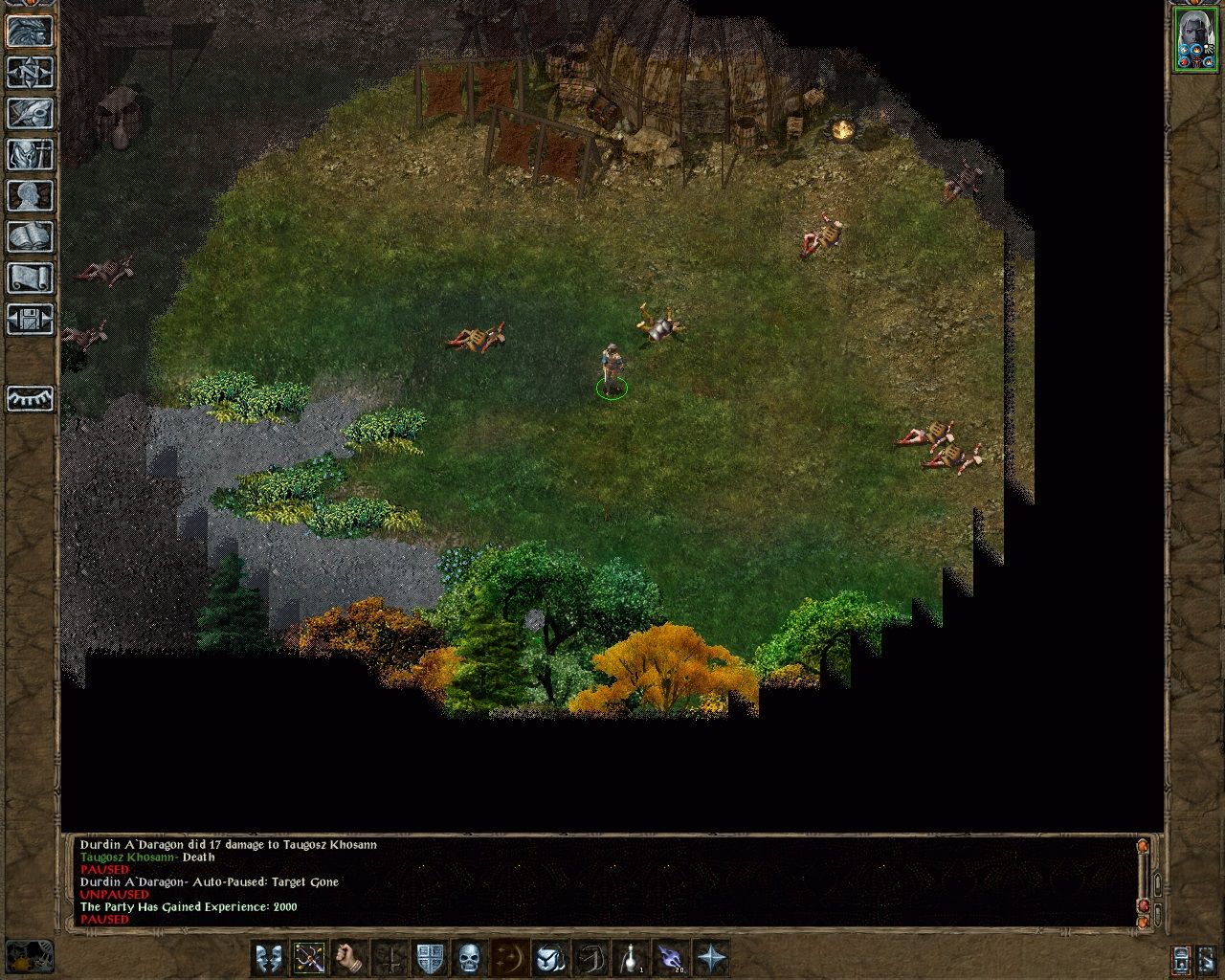1225x980 pixels.
Task: Use the quick potion item slot
Action: pyautogui.click(x=630, y=960)
